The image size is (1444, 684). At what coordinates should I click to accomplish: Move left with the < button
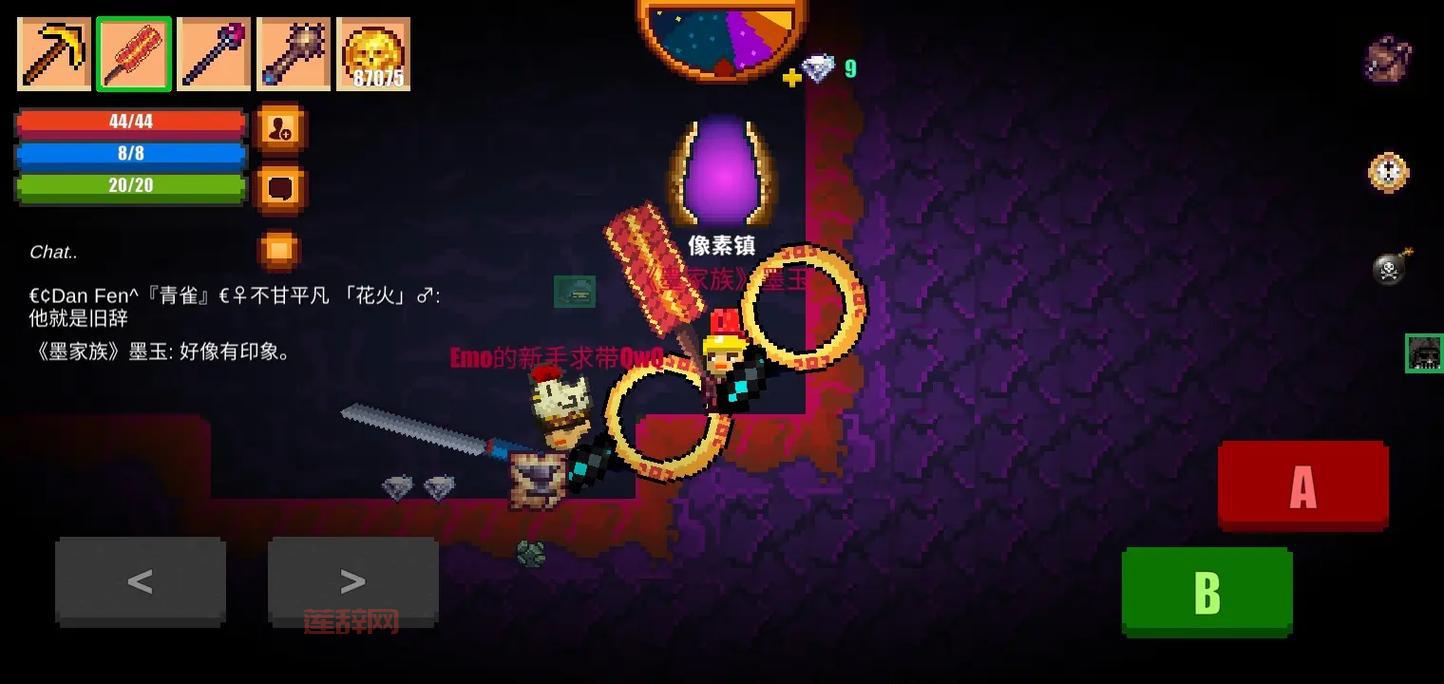tap(140, 581)
